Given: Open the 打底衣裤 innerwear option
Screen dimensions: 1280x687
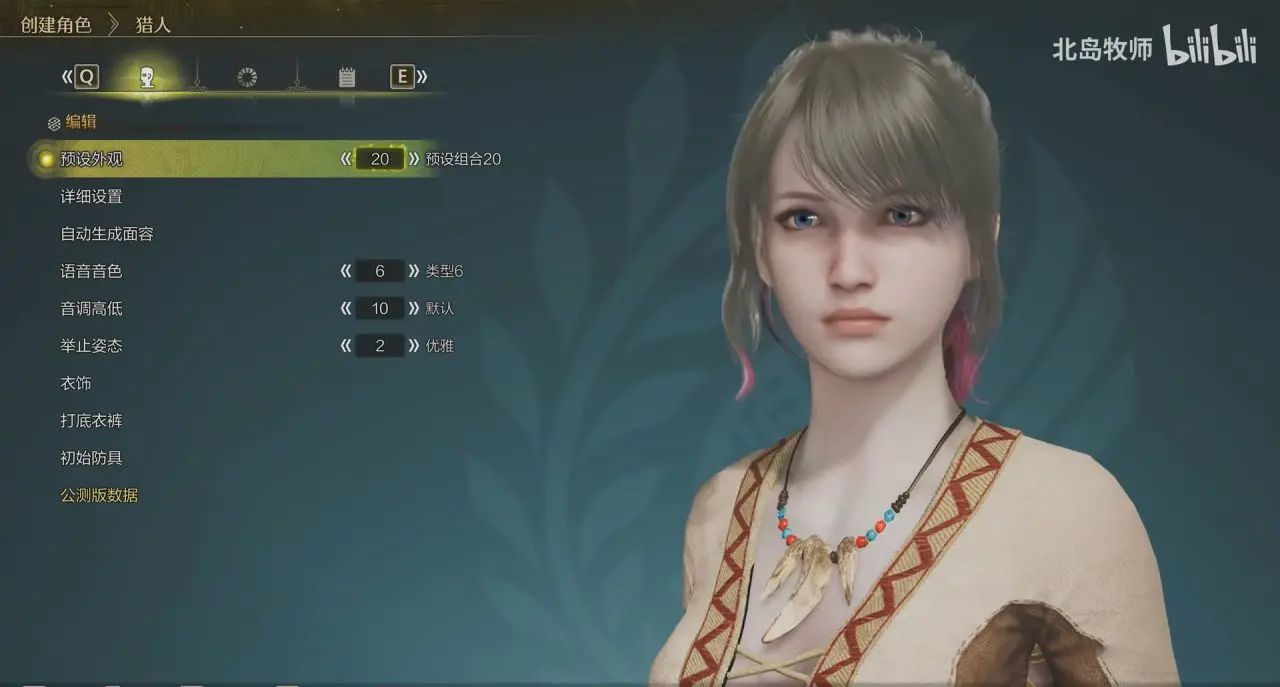Looking at the screenshot, I should [x=91, y=421].
